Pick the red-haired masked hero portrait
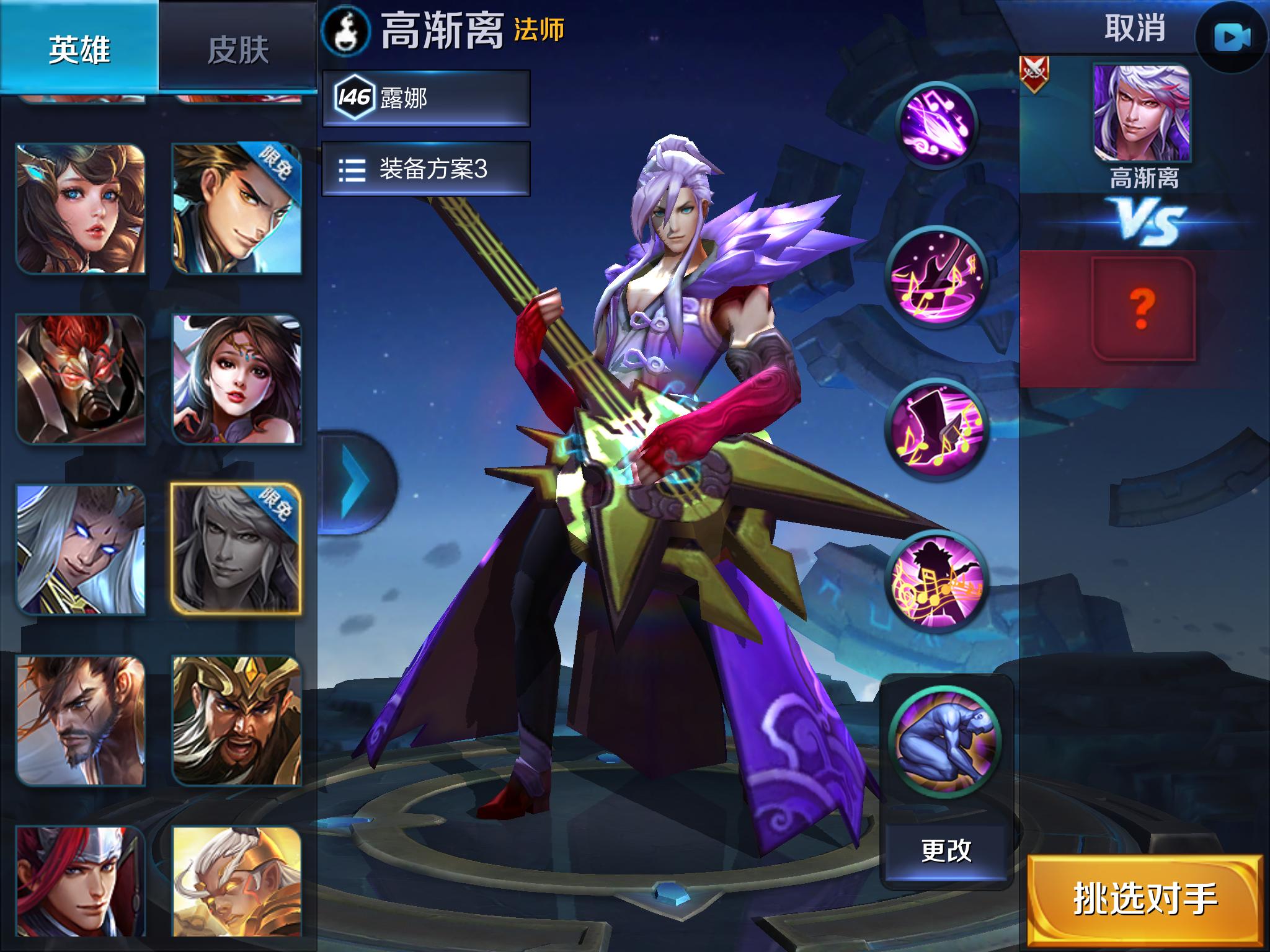Viewport: 1270px width, 952px height. click(x=81, y=379)
